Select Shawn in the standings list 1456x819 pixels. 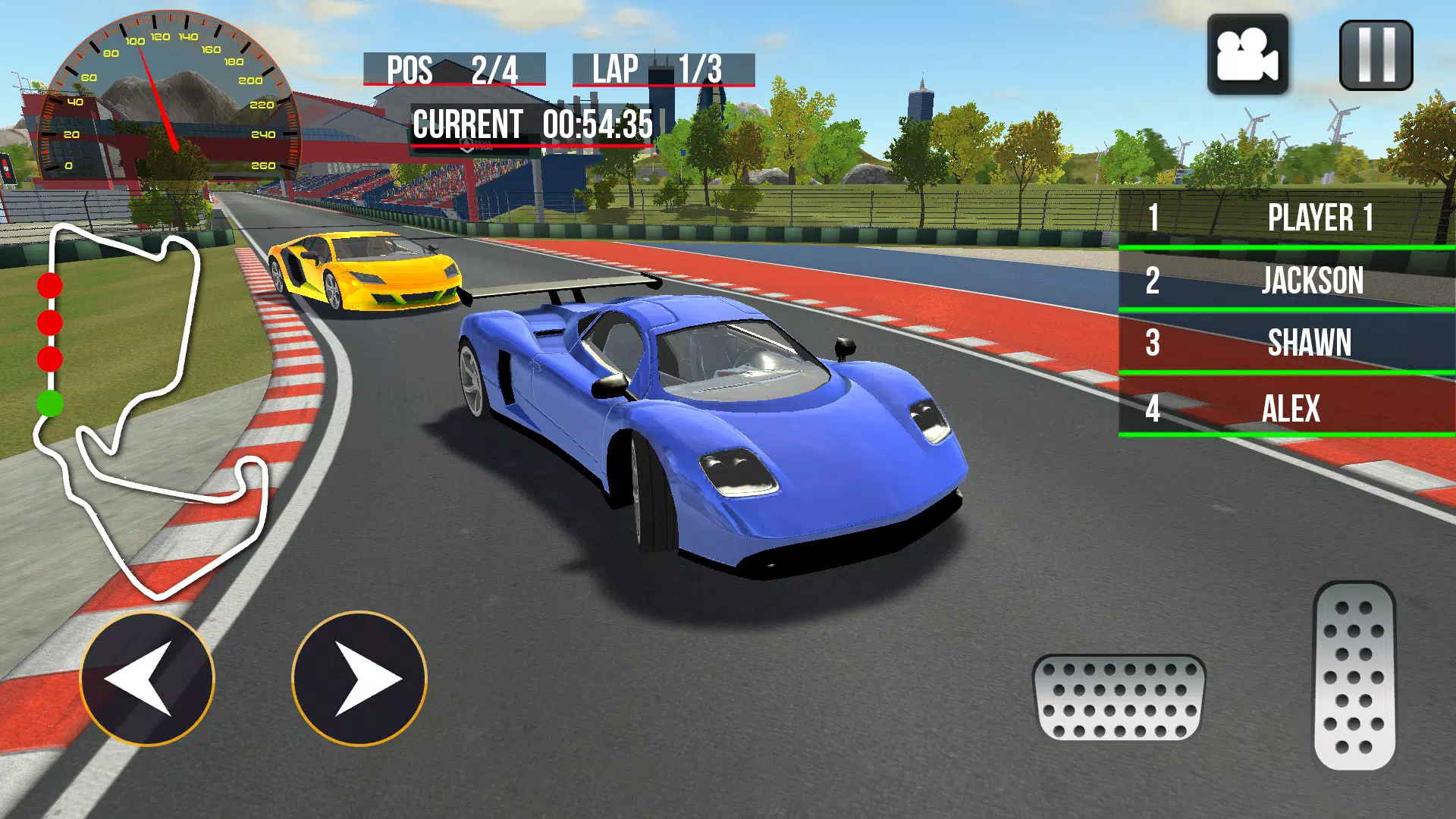[x=1287, y=343]
